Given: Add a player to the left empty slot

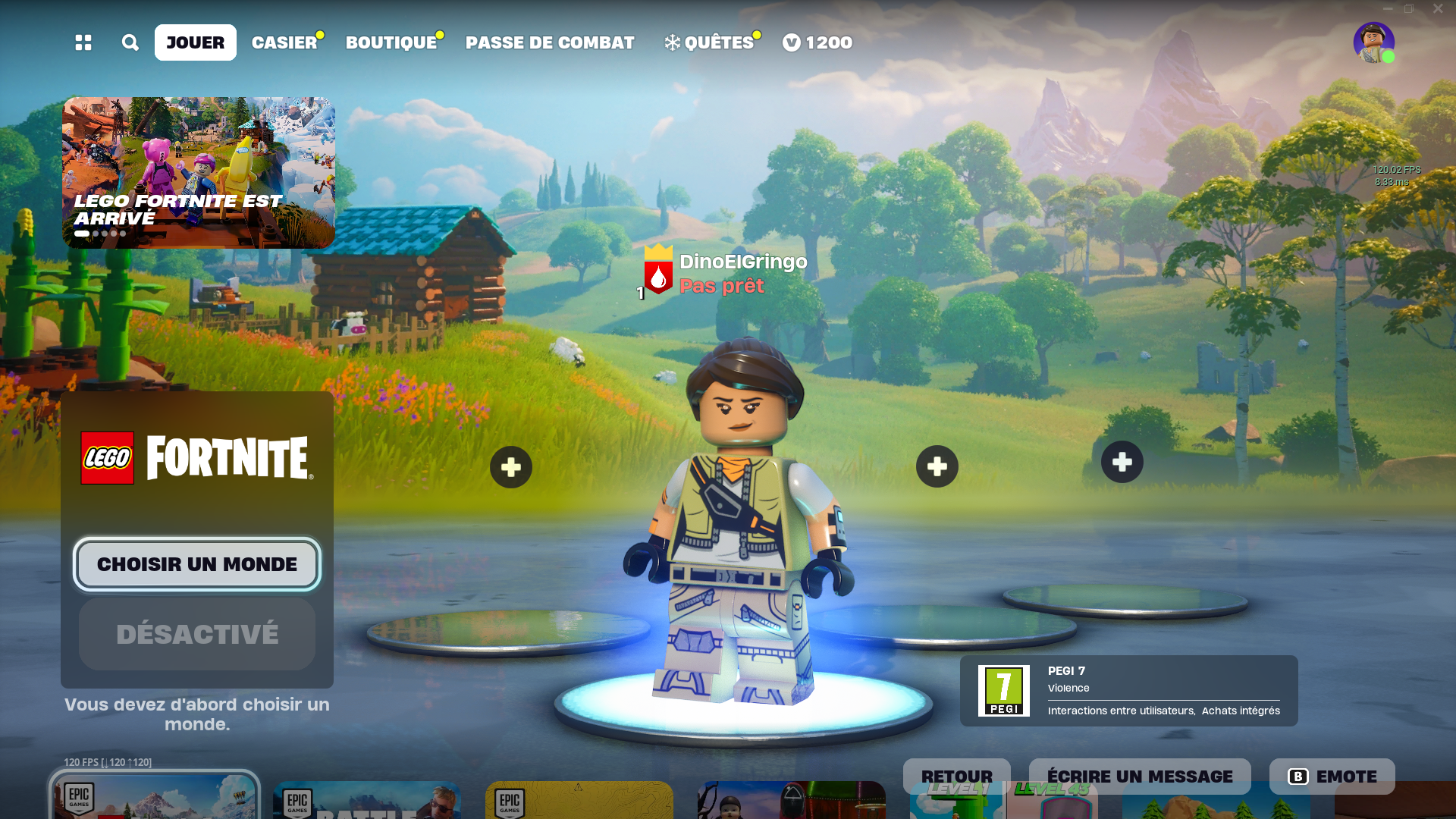Looking at the screenshot, I should pyautogui.click(x=510, y=466).
